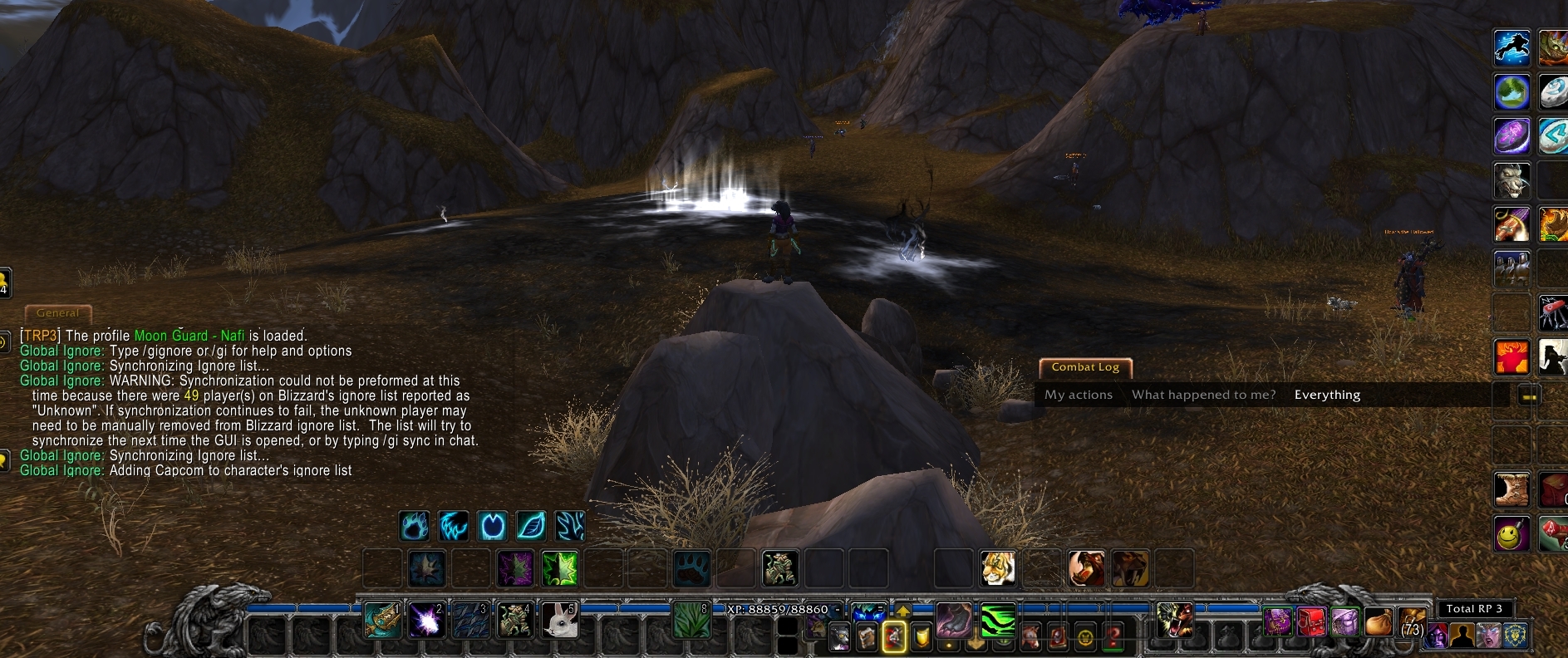This screenshot has width=1568, height=658.
Task: Toggle the 'What happened to me?' filter
Action: click(1202, 395)
